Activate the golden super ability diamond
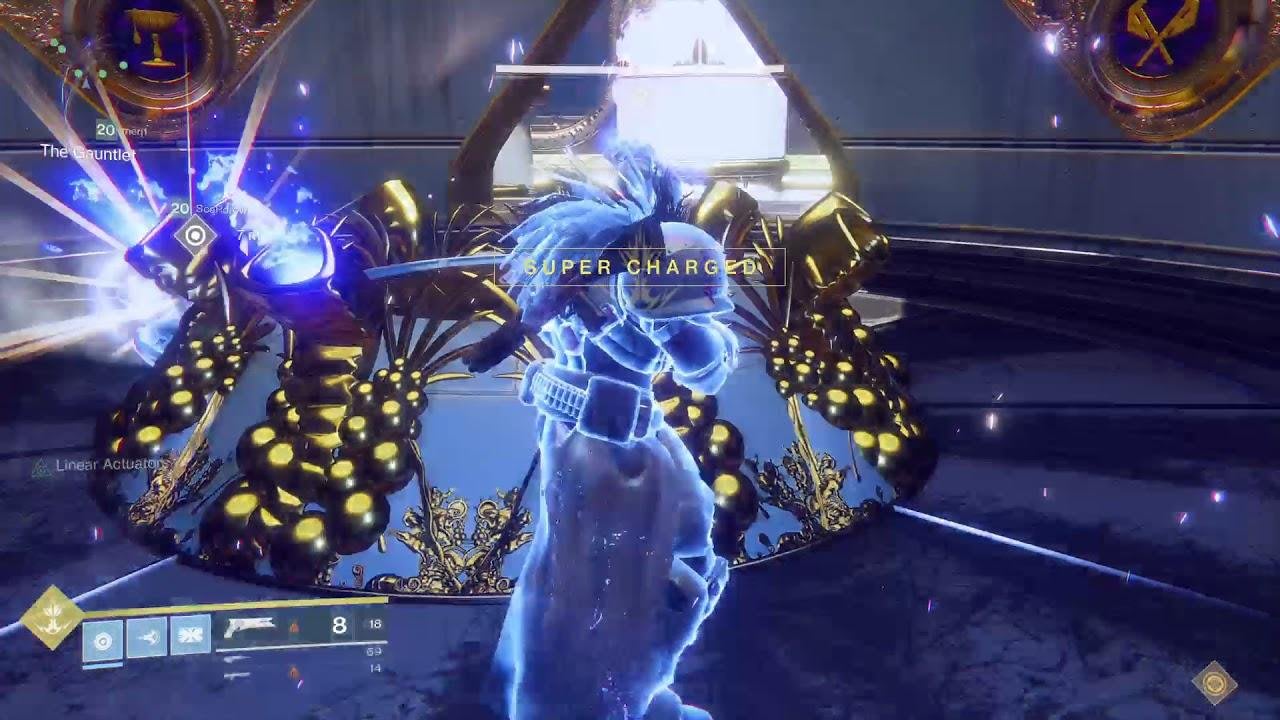Screen dimensions: 1280x720 [x=51, y=617]
